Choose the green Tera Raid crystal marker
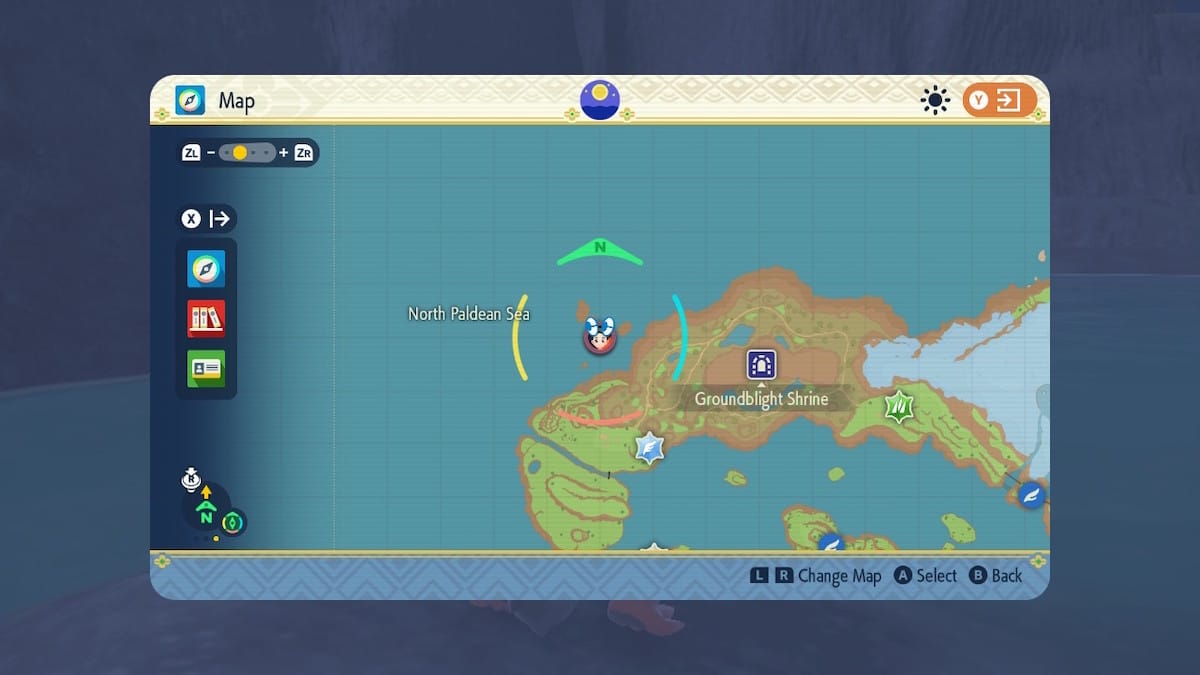1200x675 pixels. tap(898, 406)
